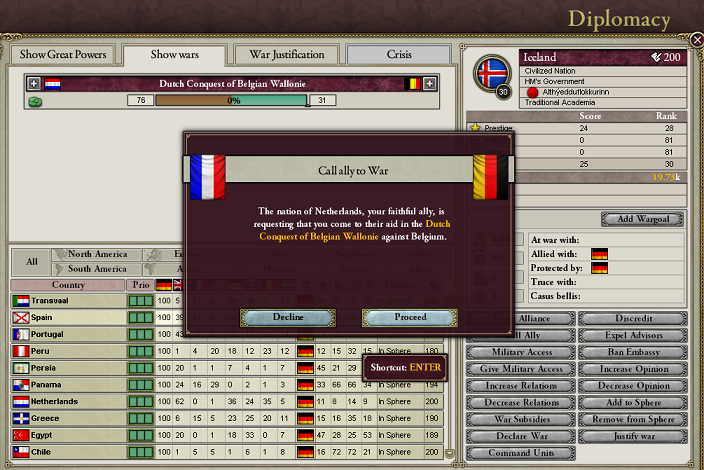The image size is (704, 470).
Task: Filter country list by North America
Action: coord(97,254)
